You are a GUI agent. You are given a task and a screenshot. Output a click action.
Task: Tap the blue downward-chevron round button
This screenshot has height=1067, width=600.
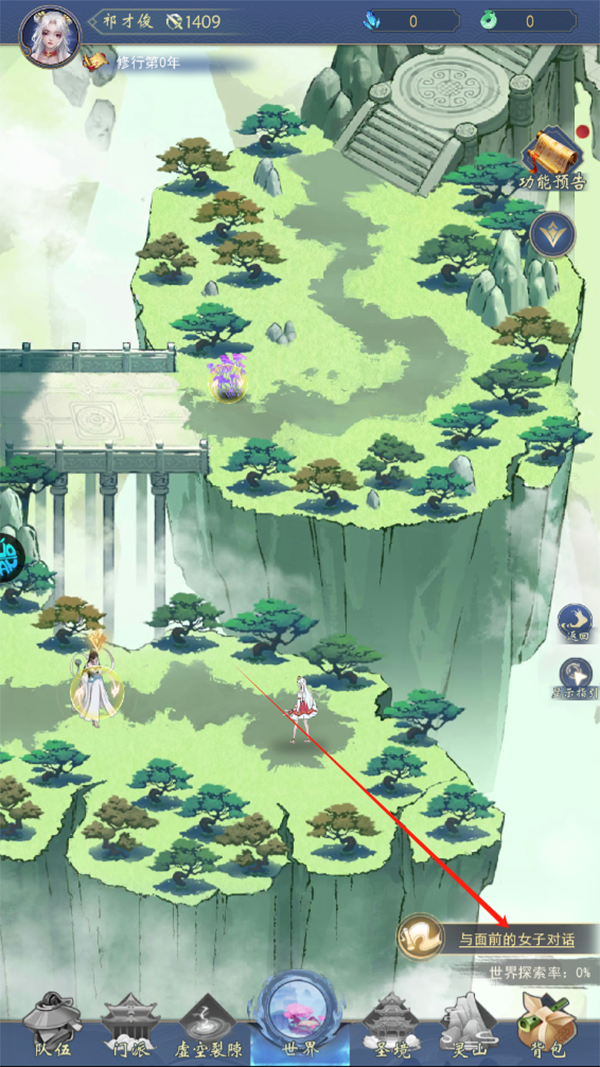[x=551, y=235]
